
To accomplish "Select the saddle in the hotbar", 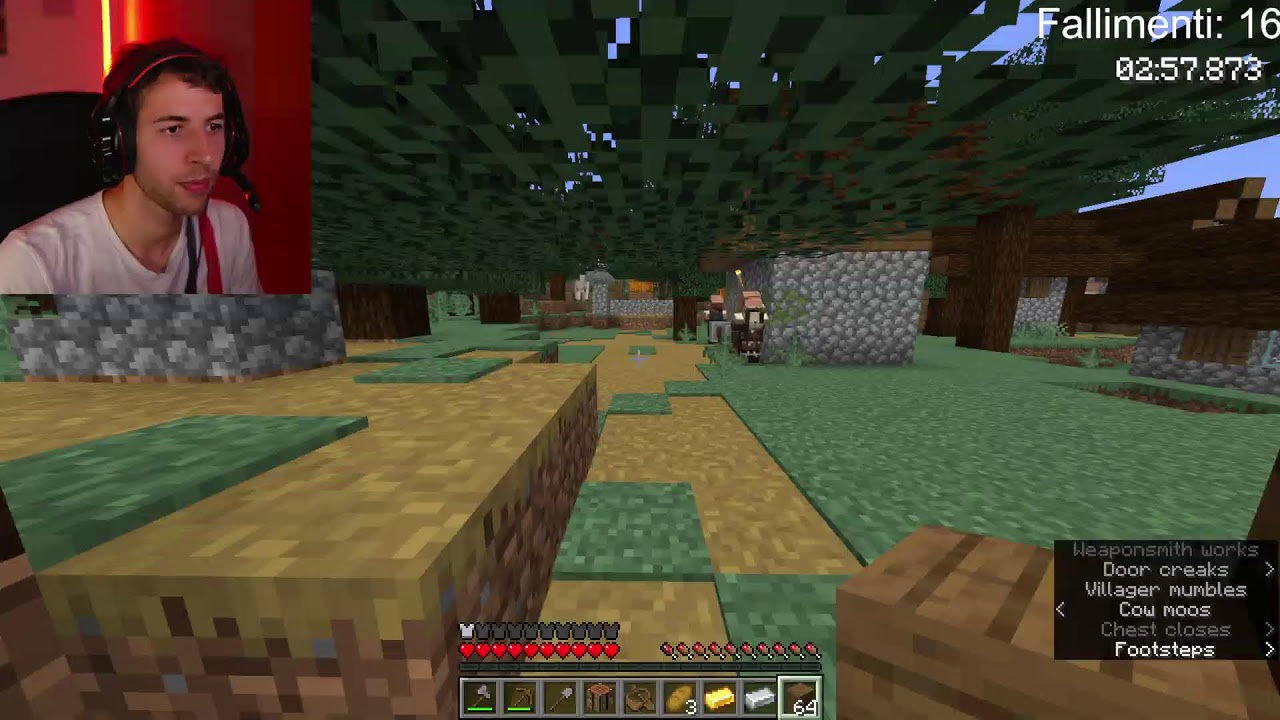I will pos(639,696).
